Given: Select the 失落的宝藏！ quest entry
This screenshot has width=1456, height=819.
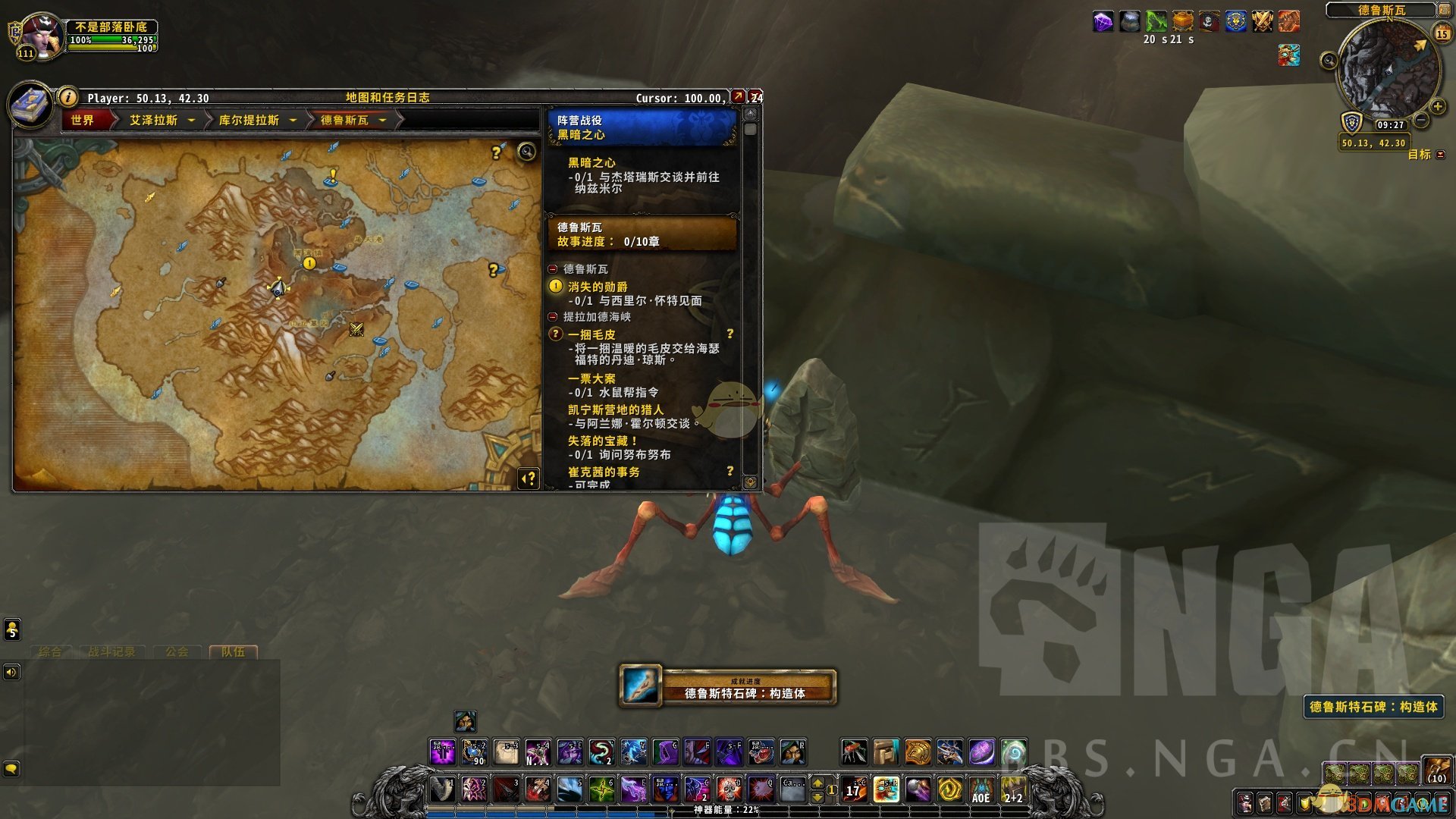Looking at the screenshot, I should click(x=603, y=441).
